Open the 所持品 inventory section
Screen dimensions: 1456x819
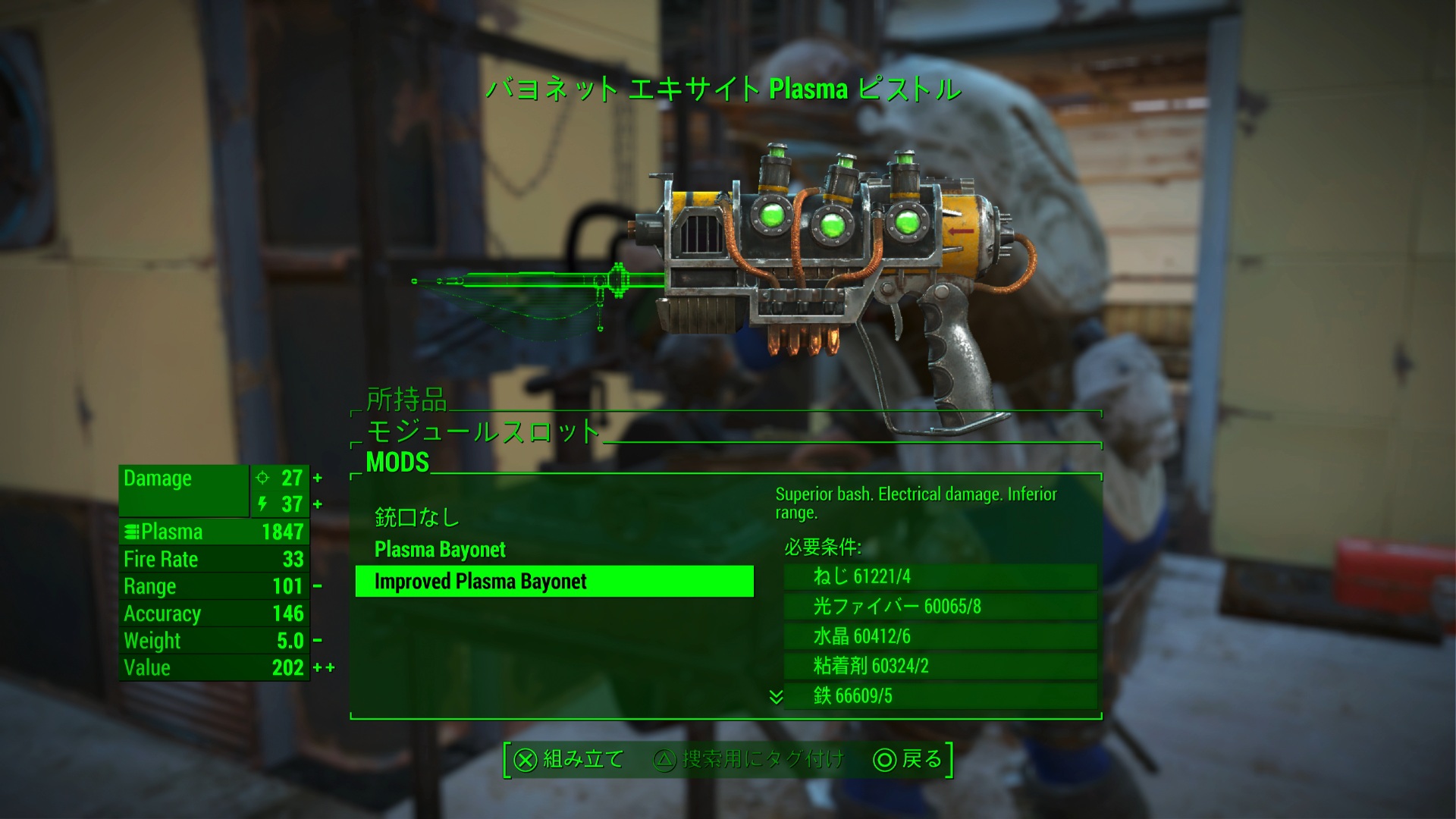(x=406, y=399)
